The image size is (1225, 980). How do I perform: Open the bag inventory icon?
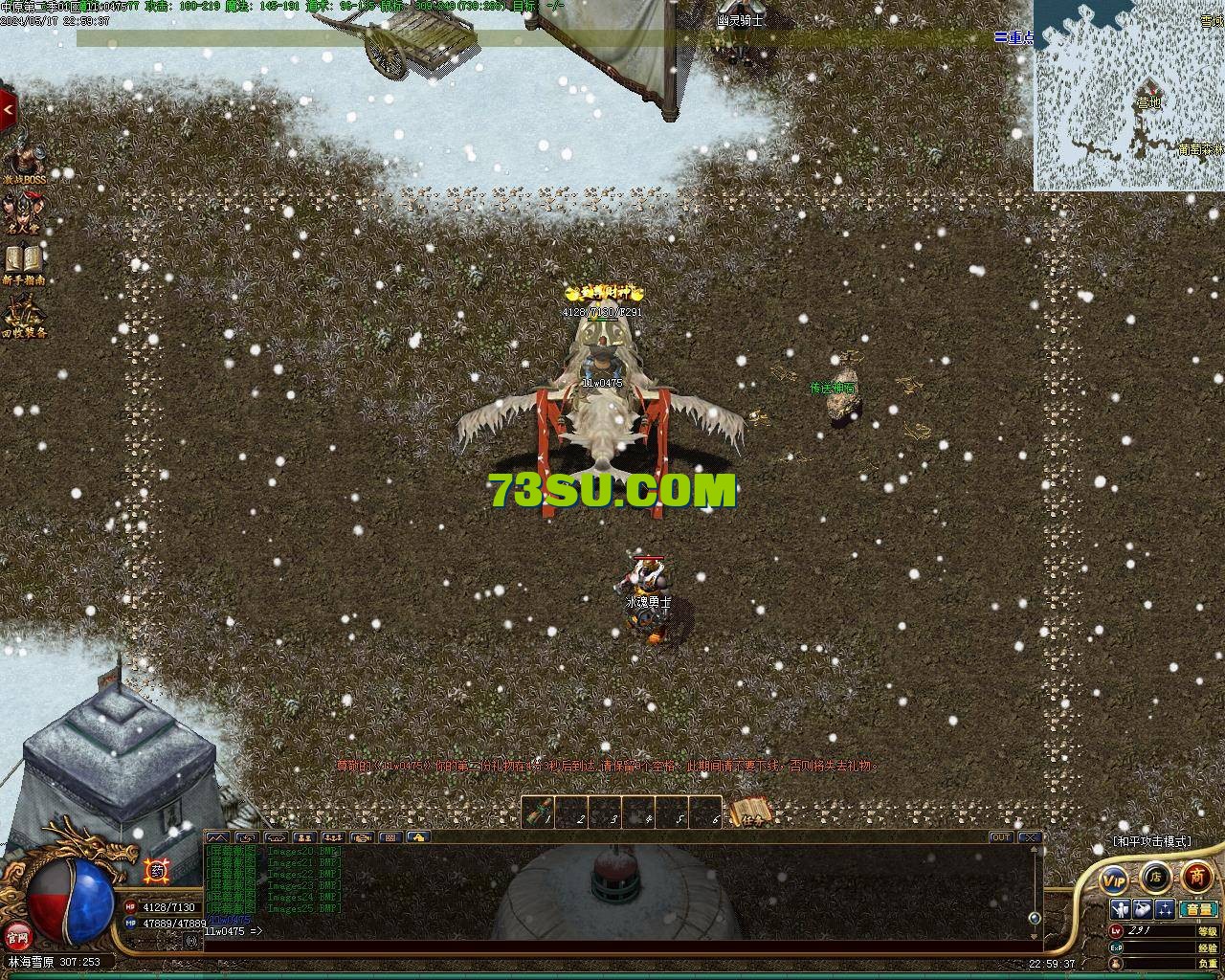[1143, 908]
